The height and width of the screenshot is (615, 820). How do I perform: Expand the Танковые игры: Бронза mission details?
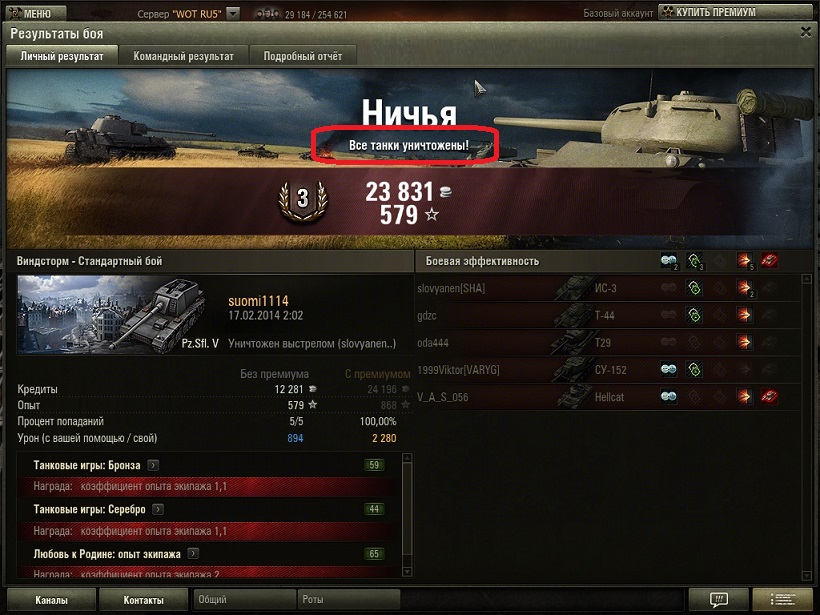(153, 465)
